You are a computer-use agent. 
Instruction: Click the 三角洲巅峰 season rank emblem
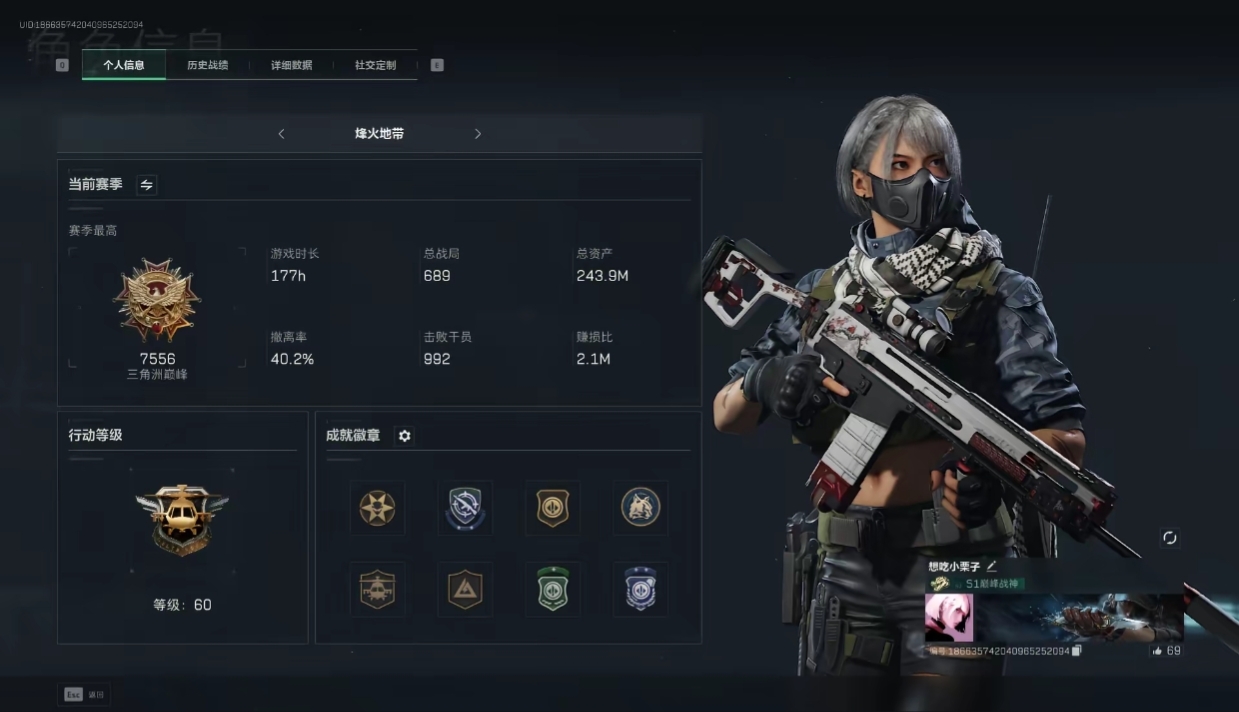point(157,300)
